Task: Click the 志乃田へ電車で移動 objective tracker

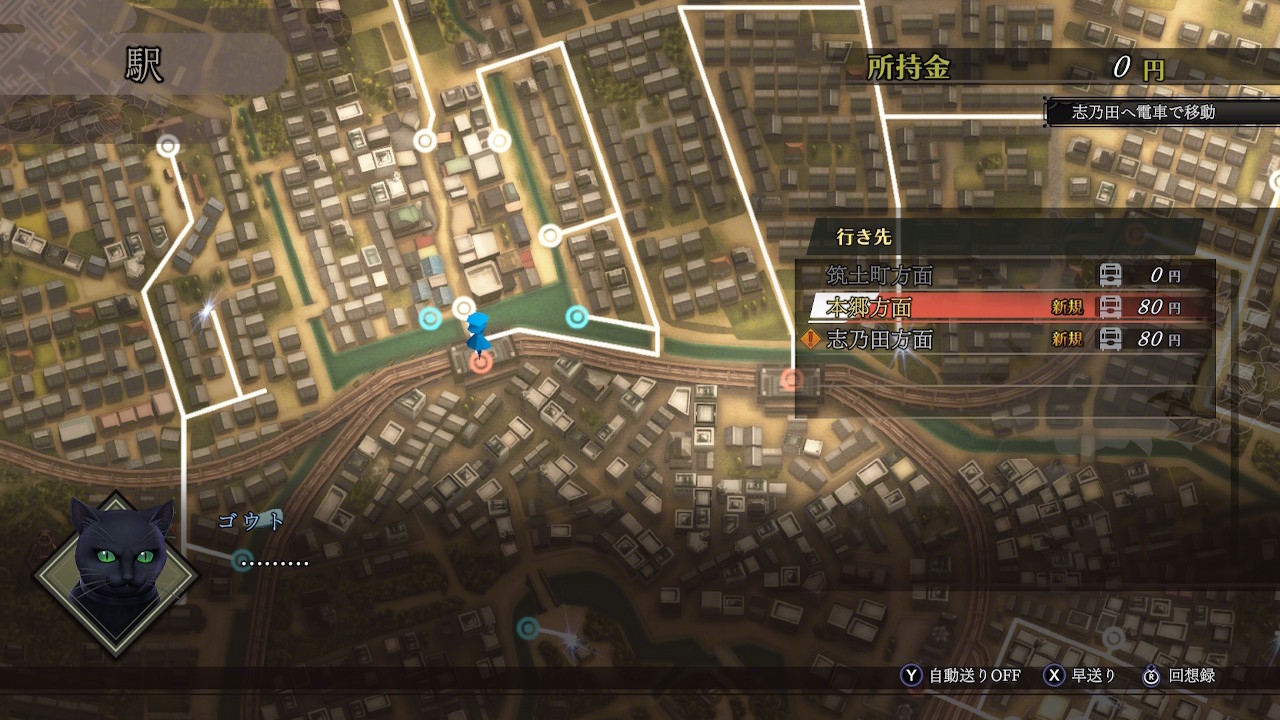Action: click(x=1143, y=112)
